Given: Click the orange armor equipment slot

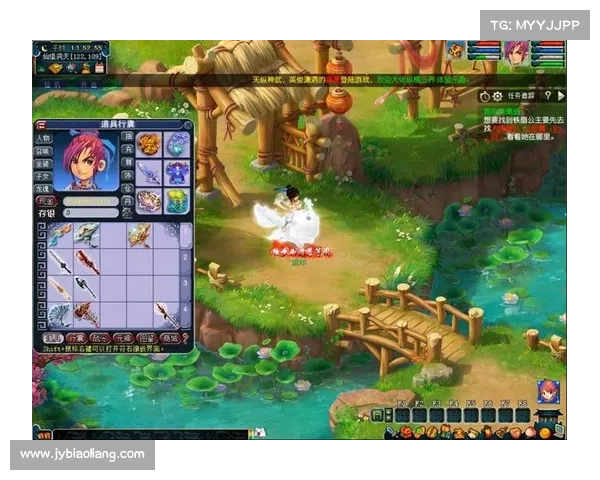Looking at the screenshot, I should coord(148,144).
